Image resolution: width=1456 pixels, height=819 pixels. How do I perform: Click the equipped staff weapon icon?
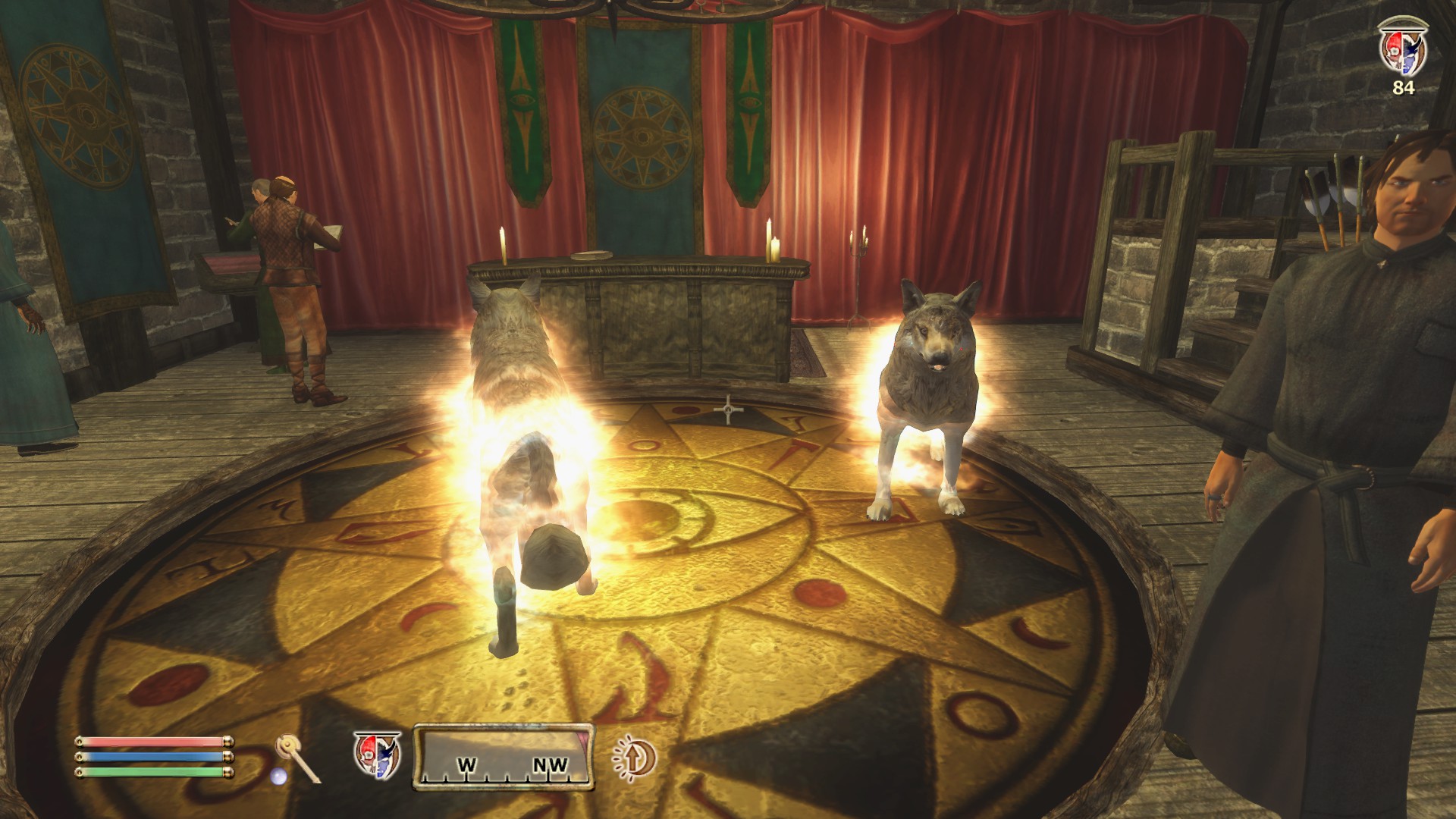(297, 758)
